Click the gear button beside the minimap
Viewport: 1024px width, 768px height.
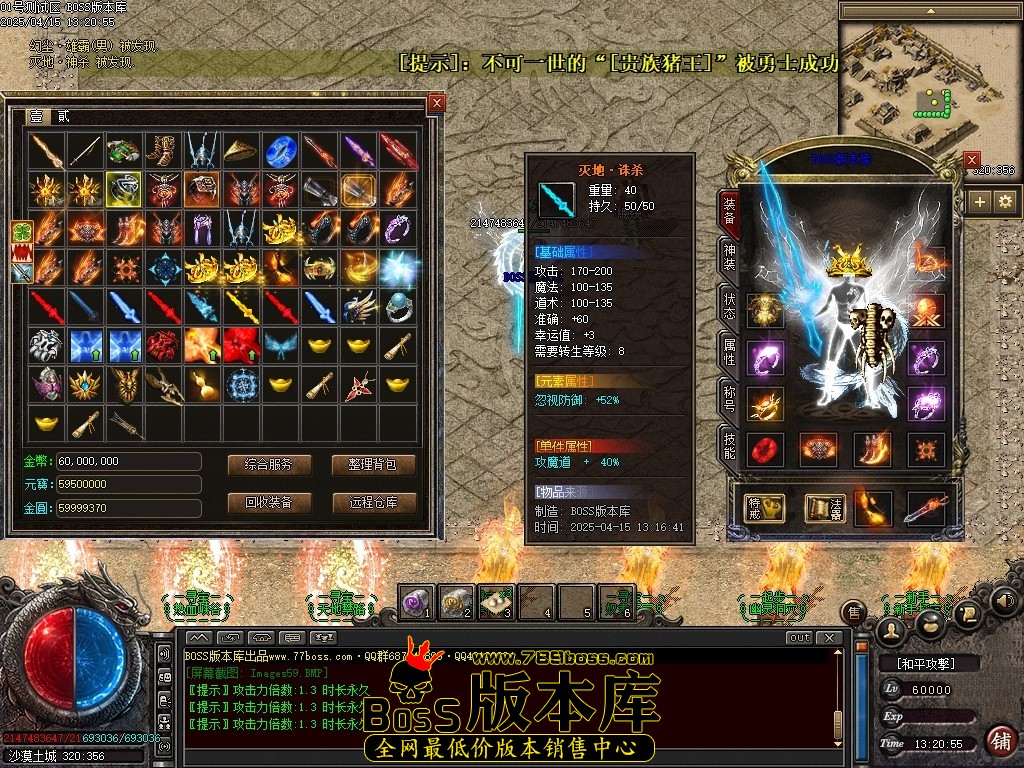tap(1005, 202)
